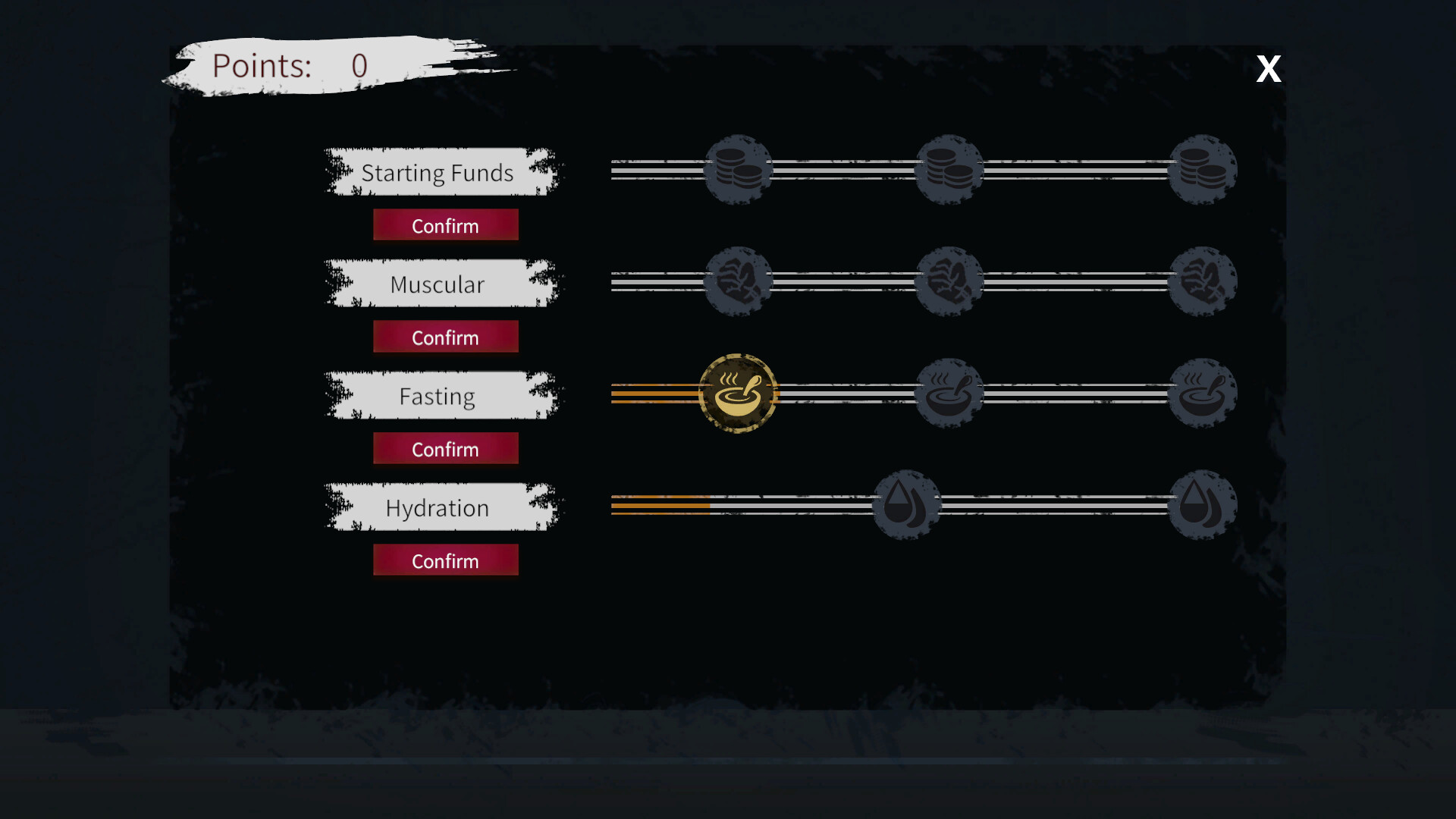Click the Hydration category label
The width and height of the screenshot is (1456, 819).
(438, 507)
